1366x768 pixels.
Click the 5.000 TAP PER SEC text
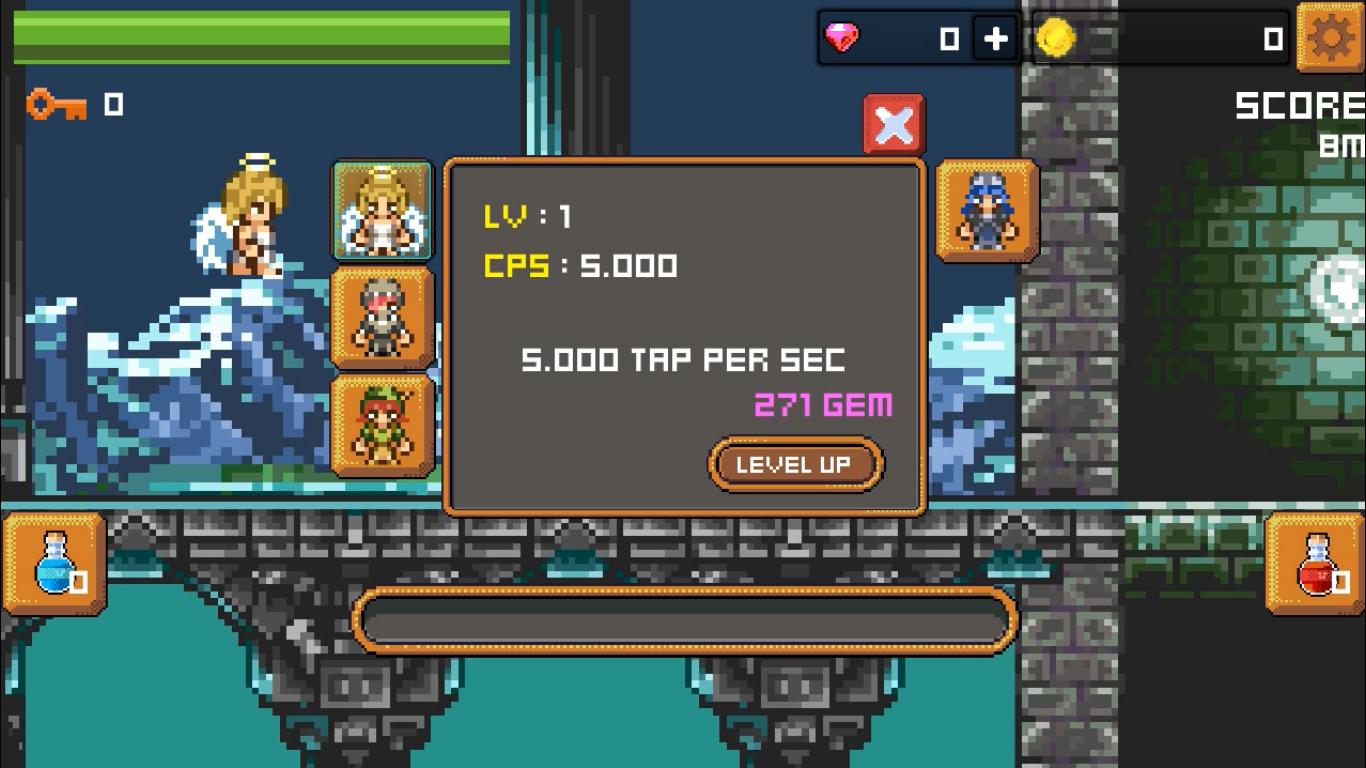pyautogui.click(x=686, y=360)
